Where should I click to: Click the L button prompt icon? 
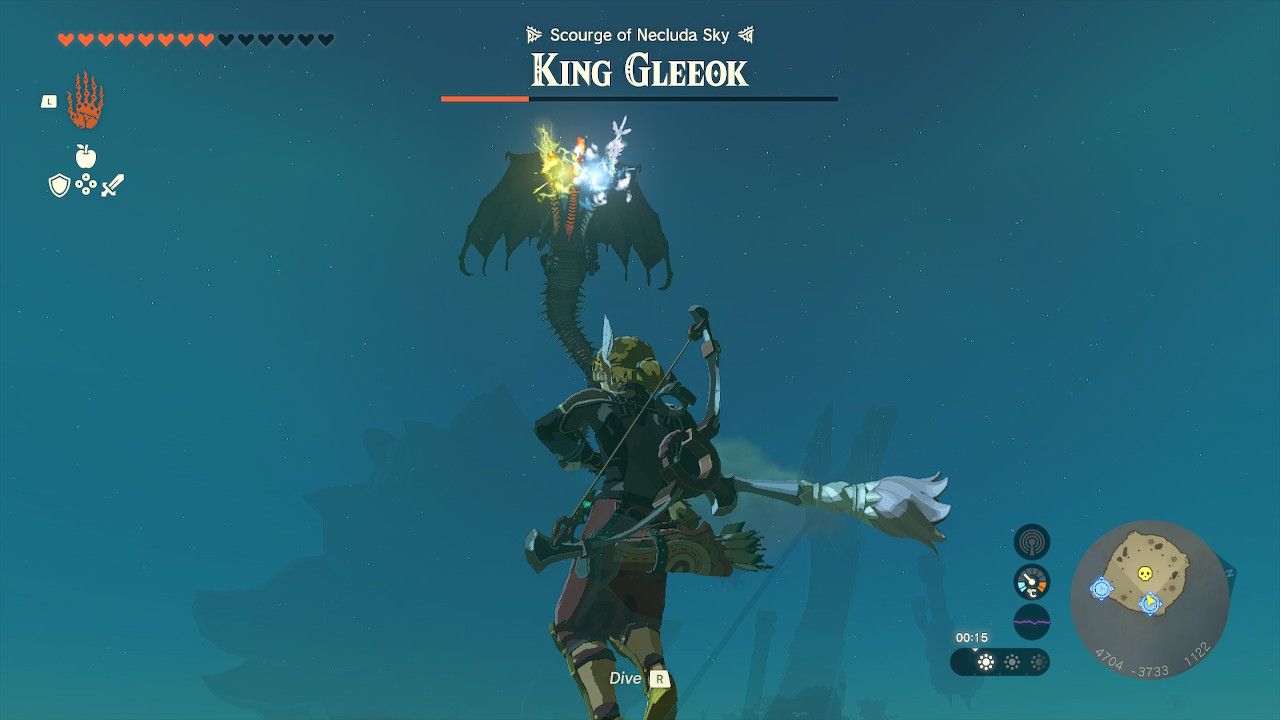(x=49, y=101)
